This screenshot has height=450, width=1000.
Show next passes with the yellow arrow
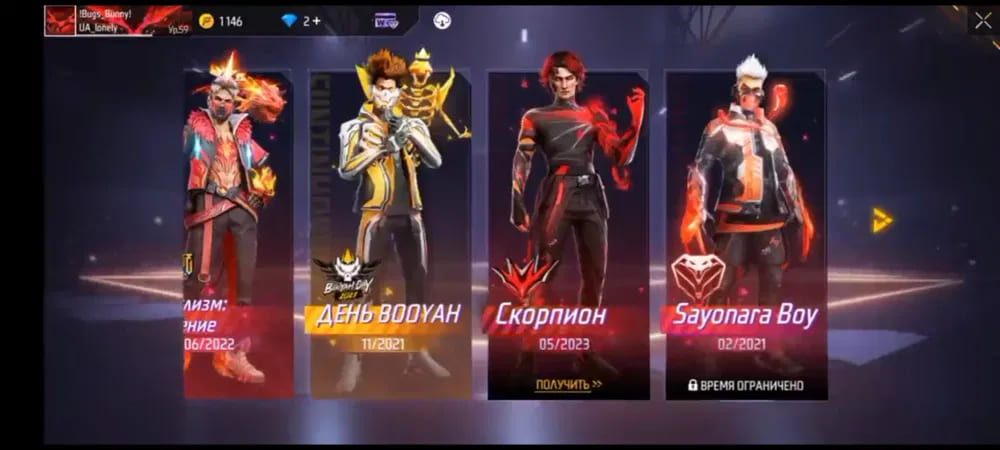coord(882,220)
